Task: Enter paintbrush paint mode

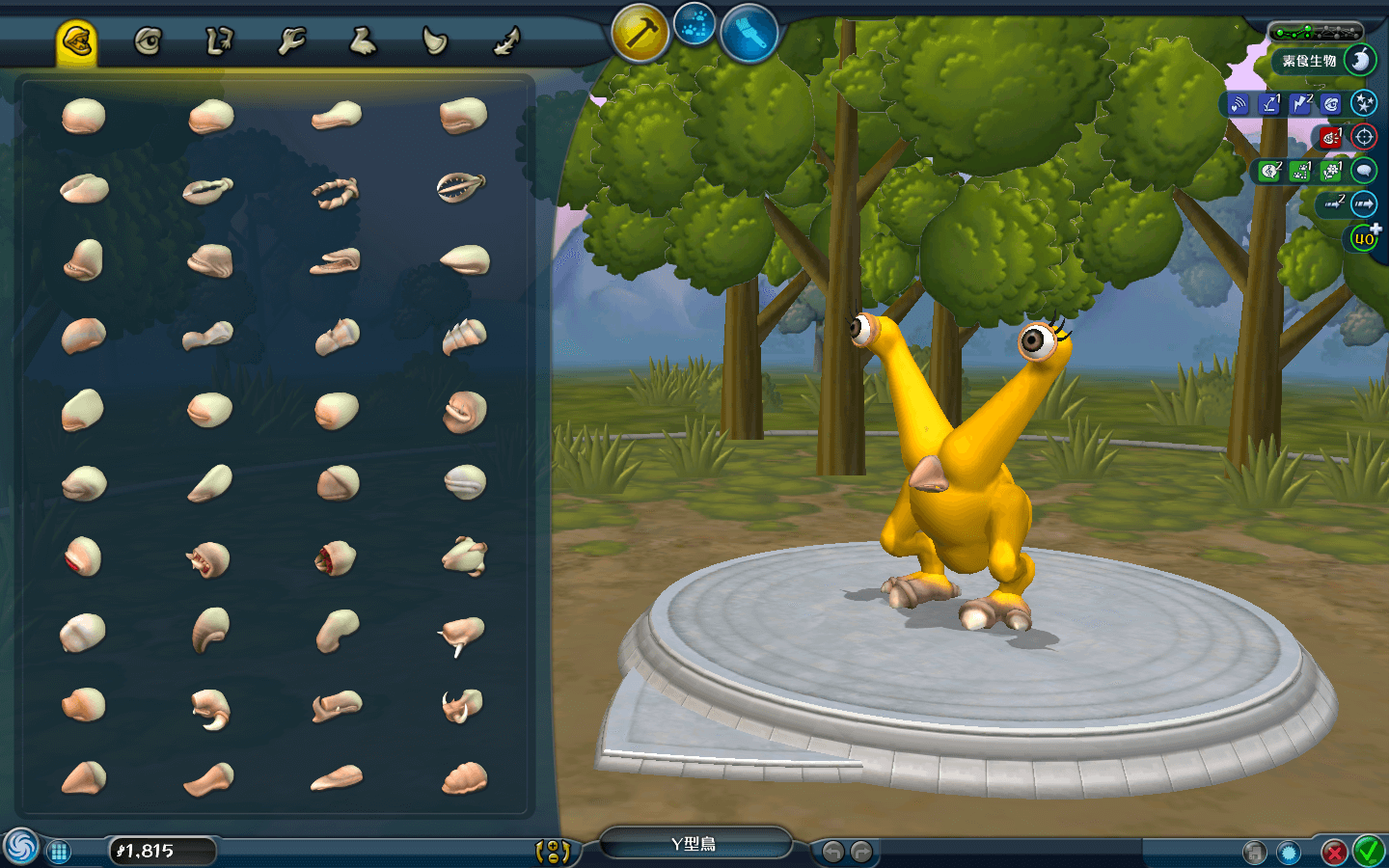Action: 749,34
